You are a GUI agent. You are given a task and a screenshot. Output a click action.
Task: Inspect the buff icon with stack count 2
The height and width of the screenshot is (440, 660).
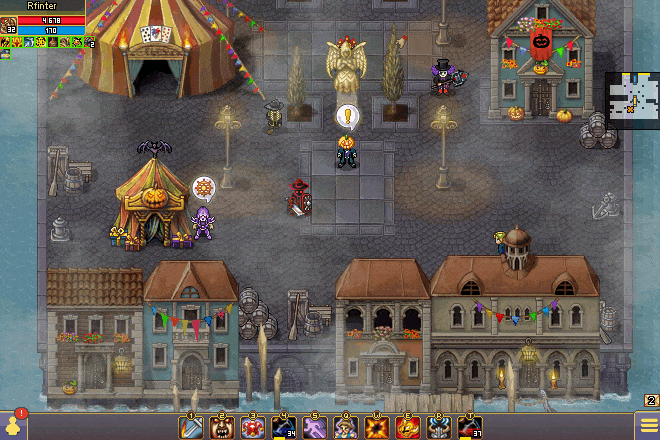click(86, 43)
